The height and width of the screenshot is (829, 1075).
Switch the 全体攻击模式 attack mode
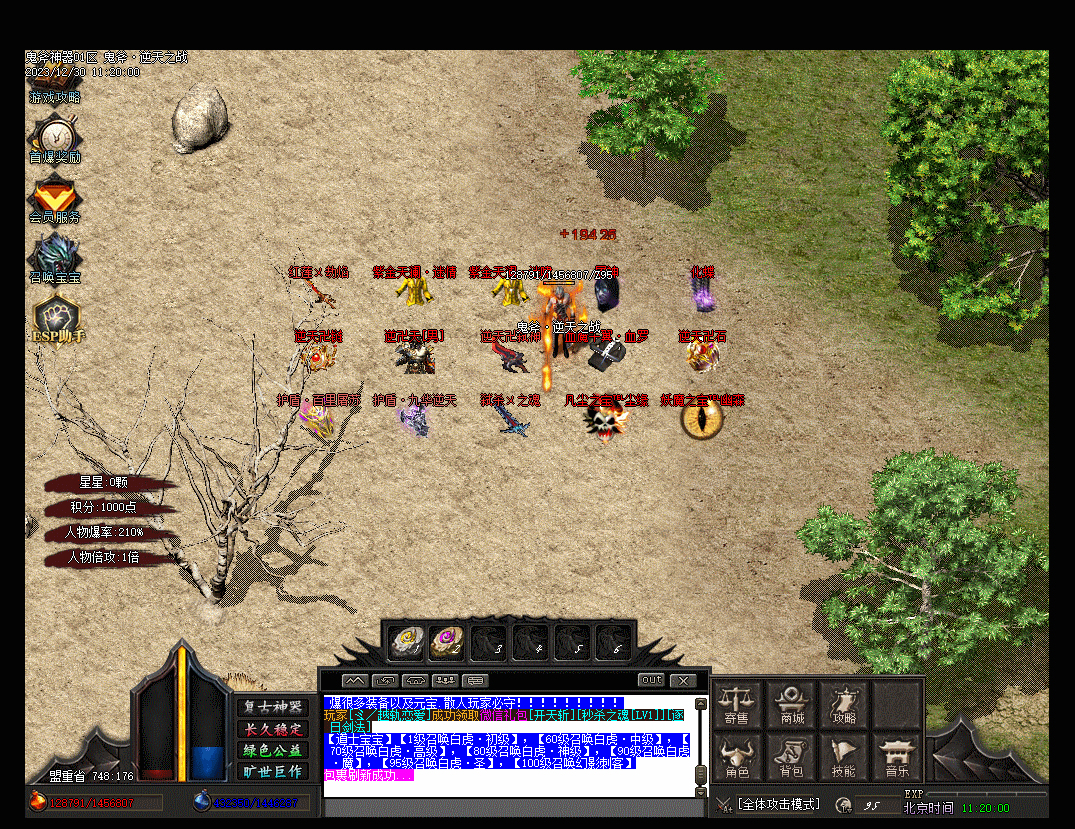[x=778, y=804]
